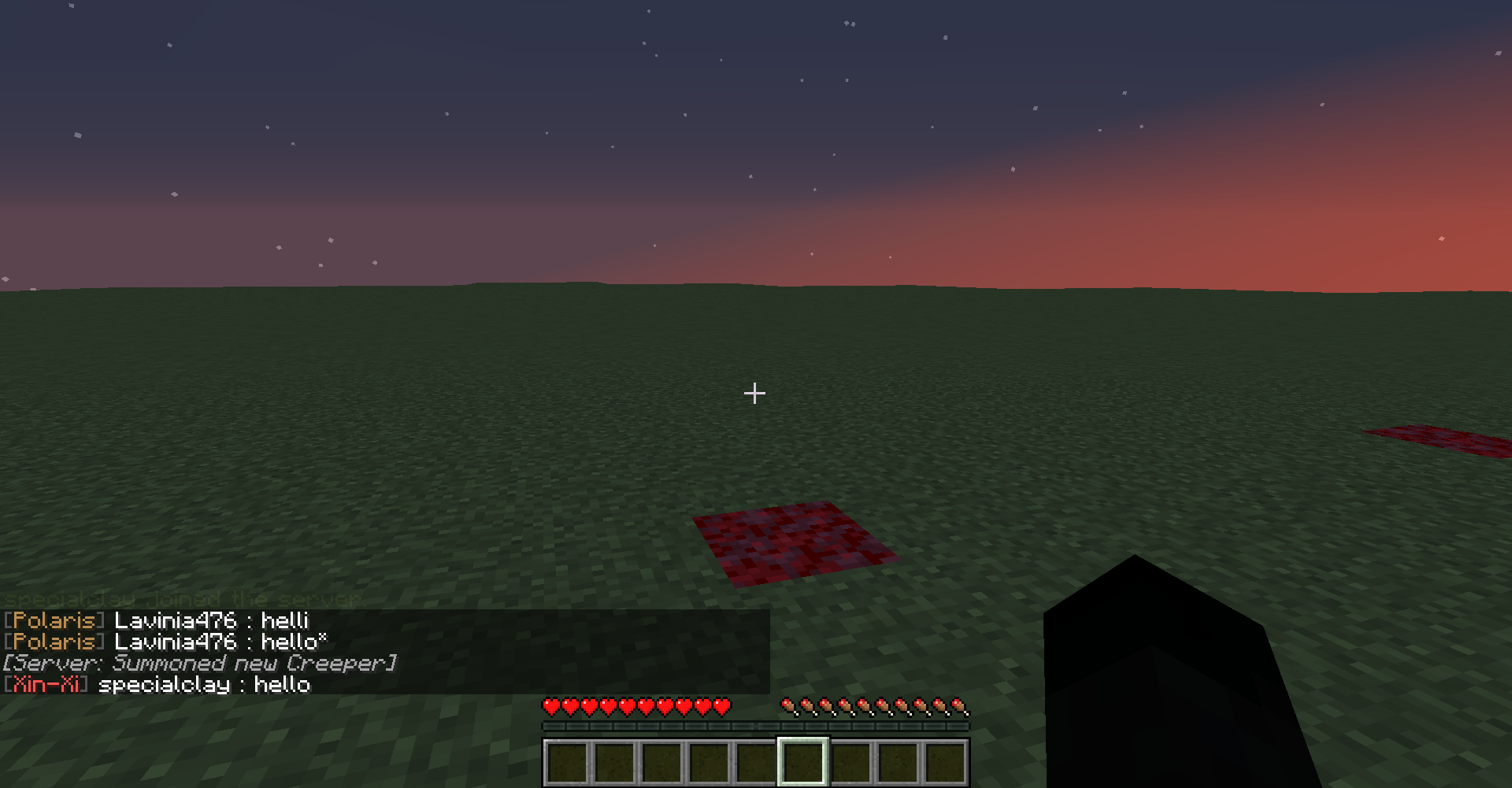The width and height of the screenshot is (1512, 788).
Task: Click the leftmost heart icon
Action: (550, 706)
